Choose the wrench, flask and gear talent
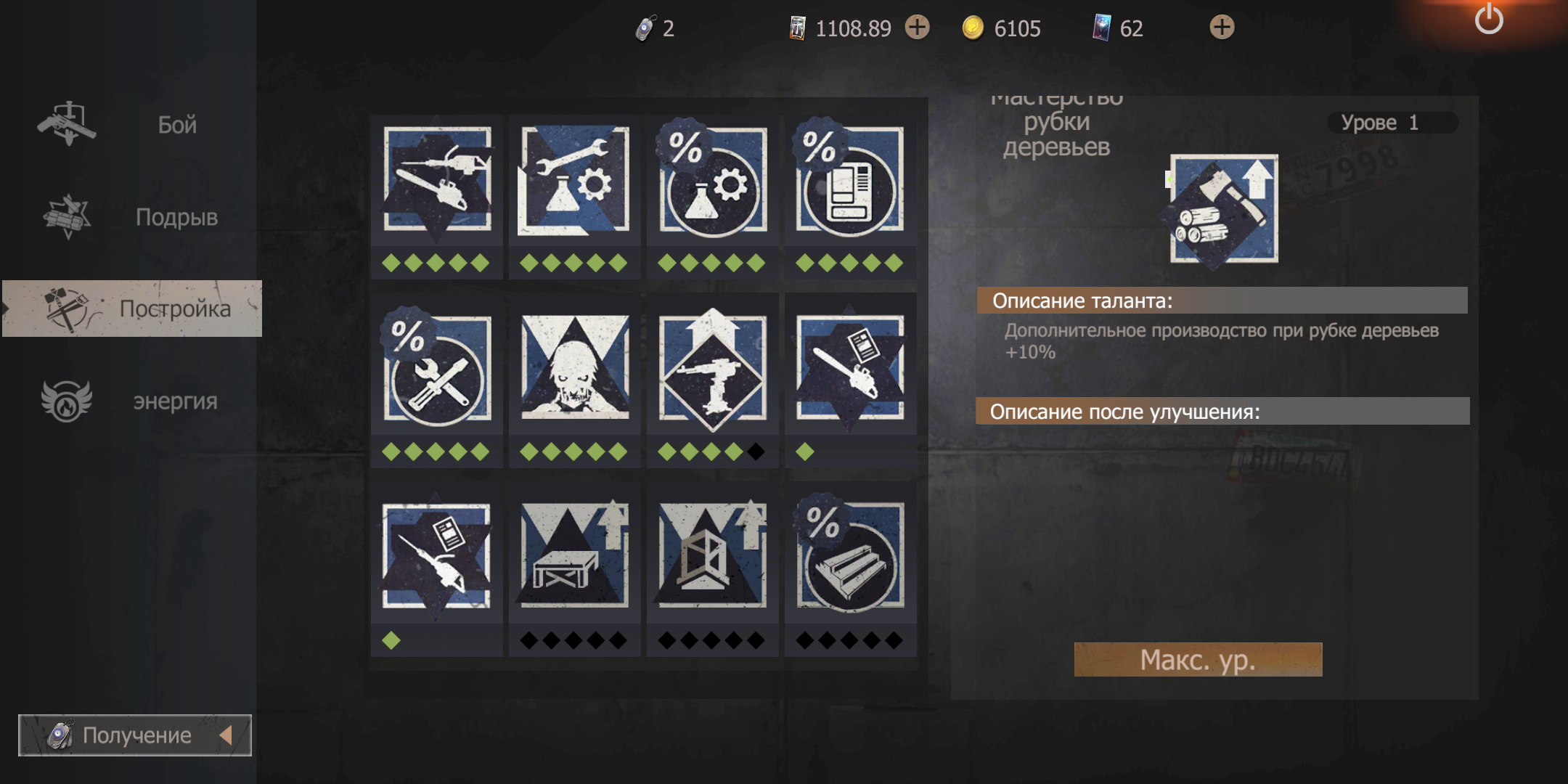Screen dimensions: 1568x784 [574, 179]
